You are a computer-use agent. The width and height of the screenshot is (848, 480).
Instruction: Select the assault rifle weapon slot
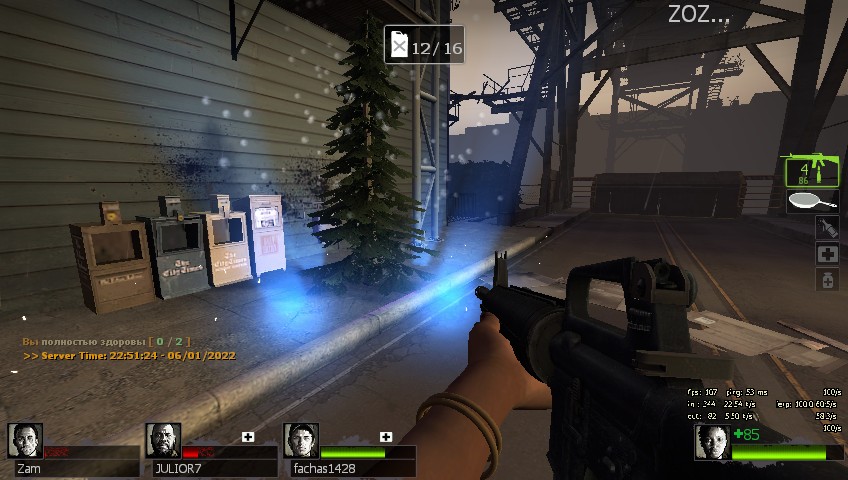(810, 171)
